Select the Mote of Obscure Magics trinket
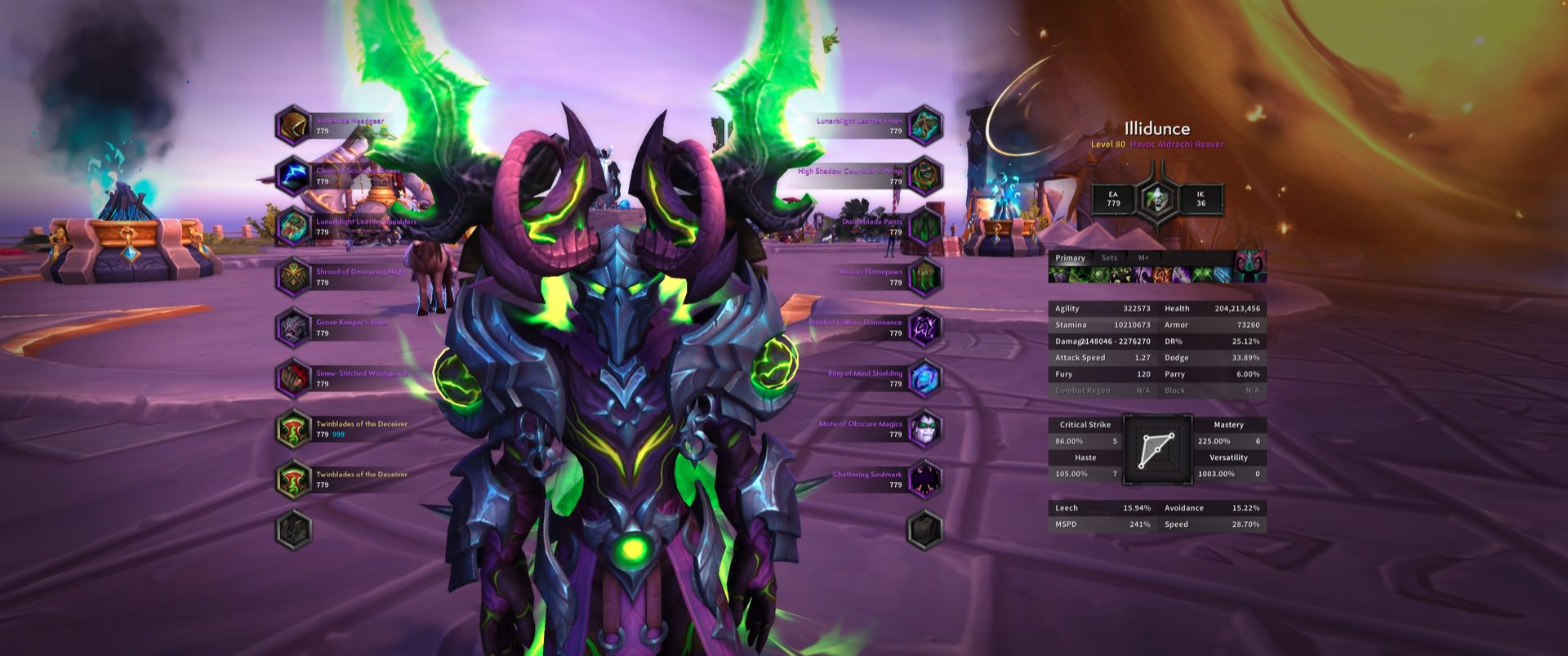1568x656 pixels. click(x=925, y=430)
